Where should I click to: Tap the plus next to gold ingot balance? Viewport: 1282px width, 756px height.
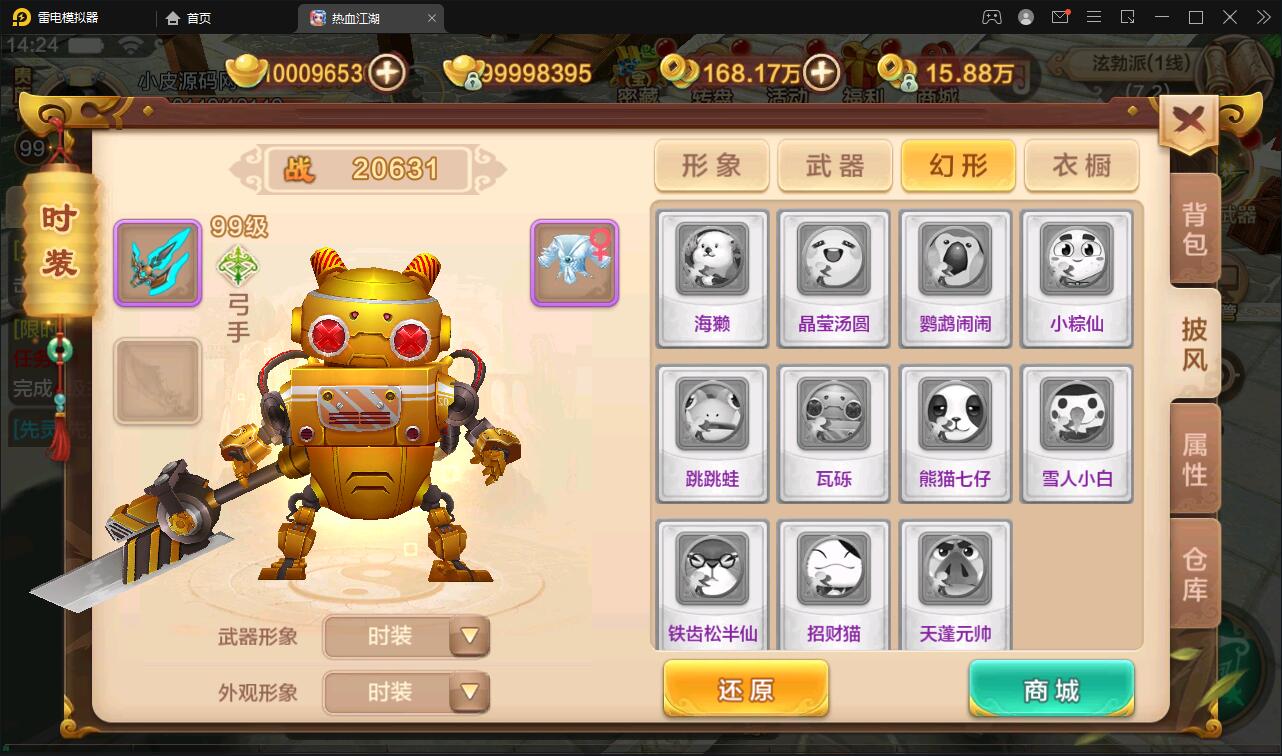[x=388, y=73]
